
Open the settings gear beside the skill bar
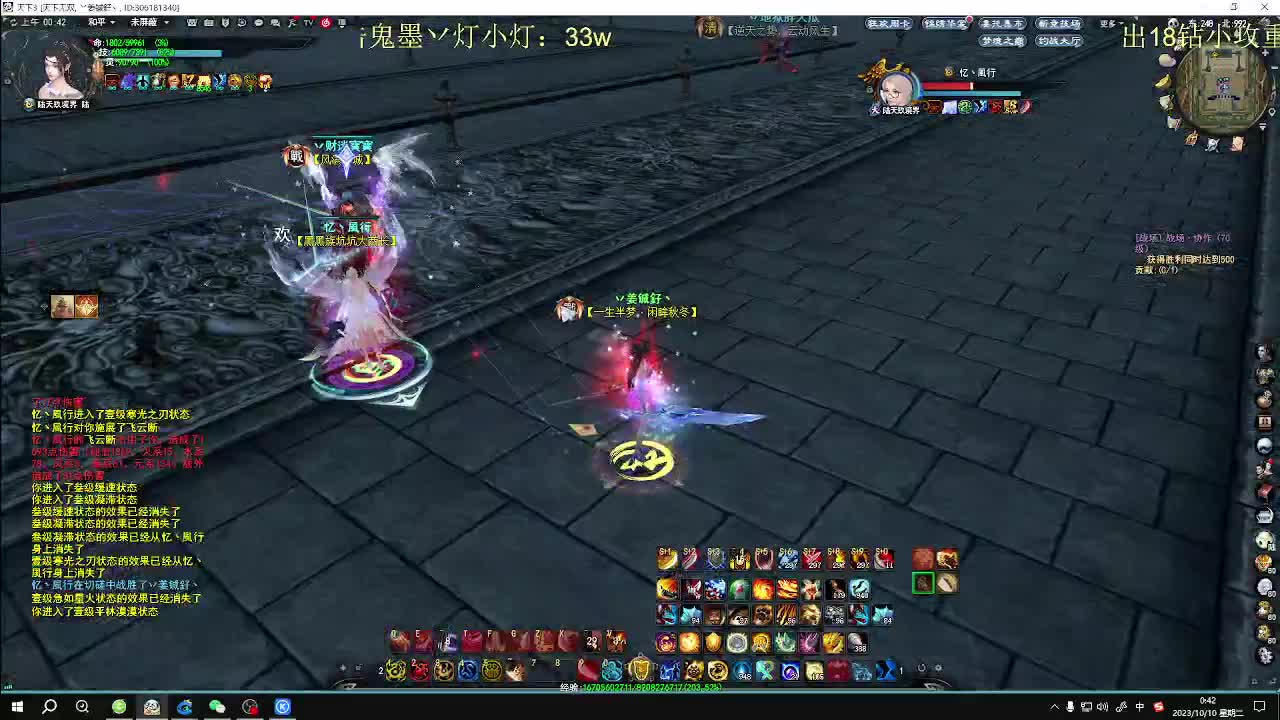coord(938,668)
